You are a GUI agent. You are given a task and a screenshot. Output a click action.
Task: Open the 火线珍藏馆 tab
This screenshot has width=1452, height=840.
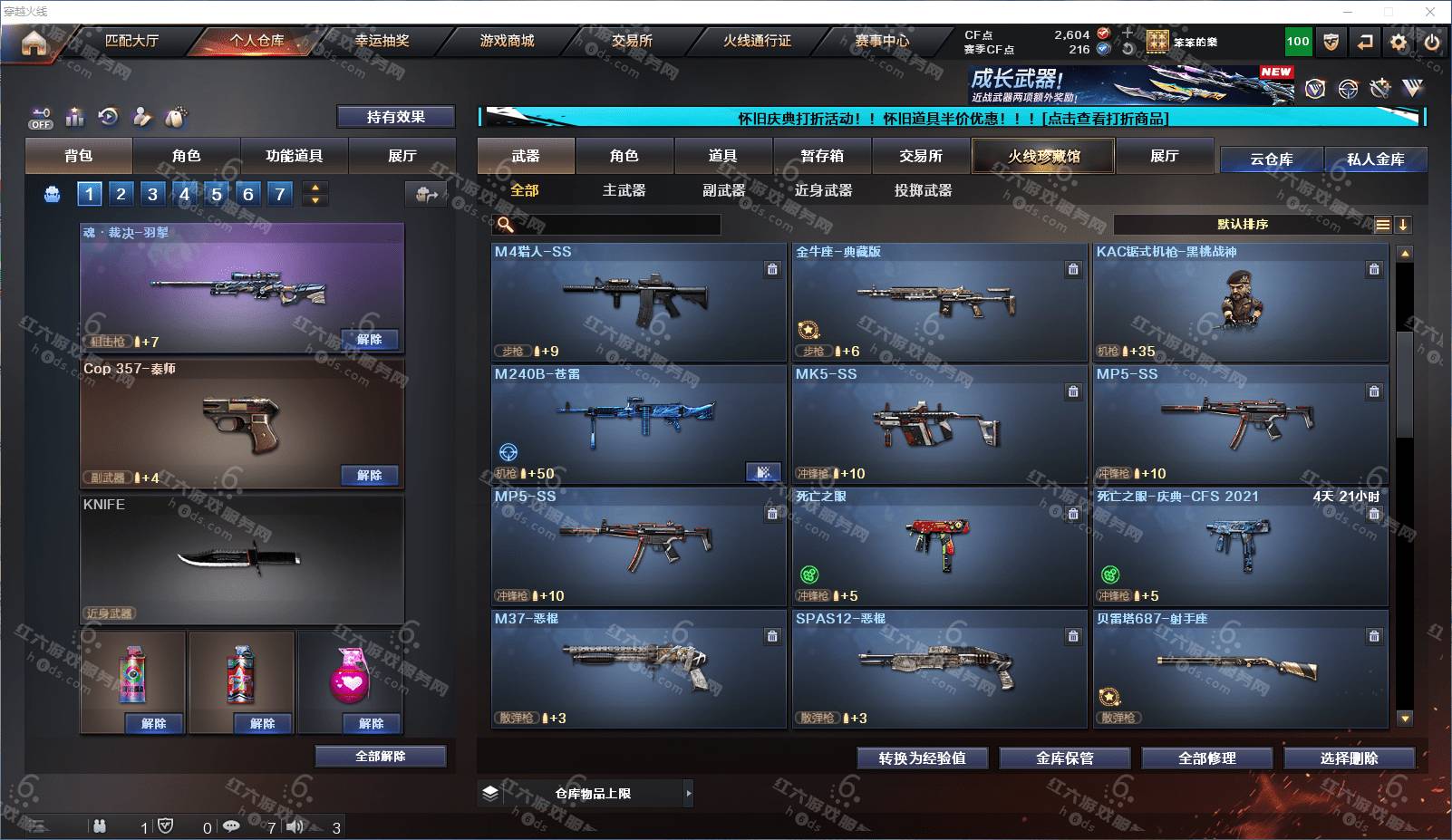coord(1043,156)
